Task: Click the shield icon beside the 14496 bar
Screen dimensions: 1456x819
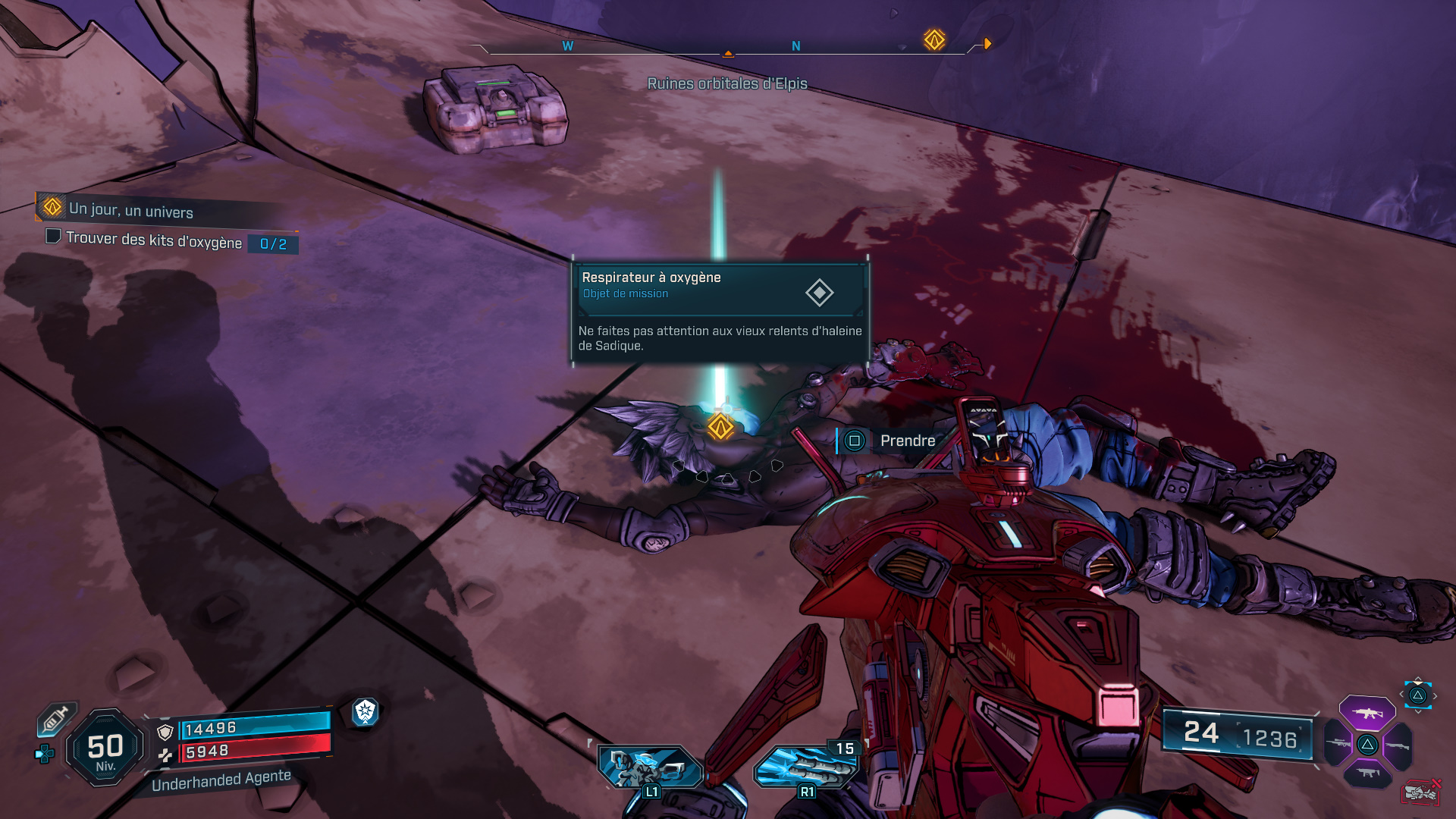Action: point(165,731)
